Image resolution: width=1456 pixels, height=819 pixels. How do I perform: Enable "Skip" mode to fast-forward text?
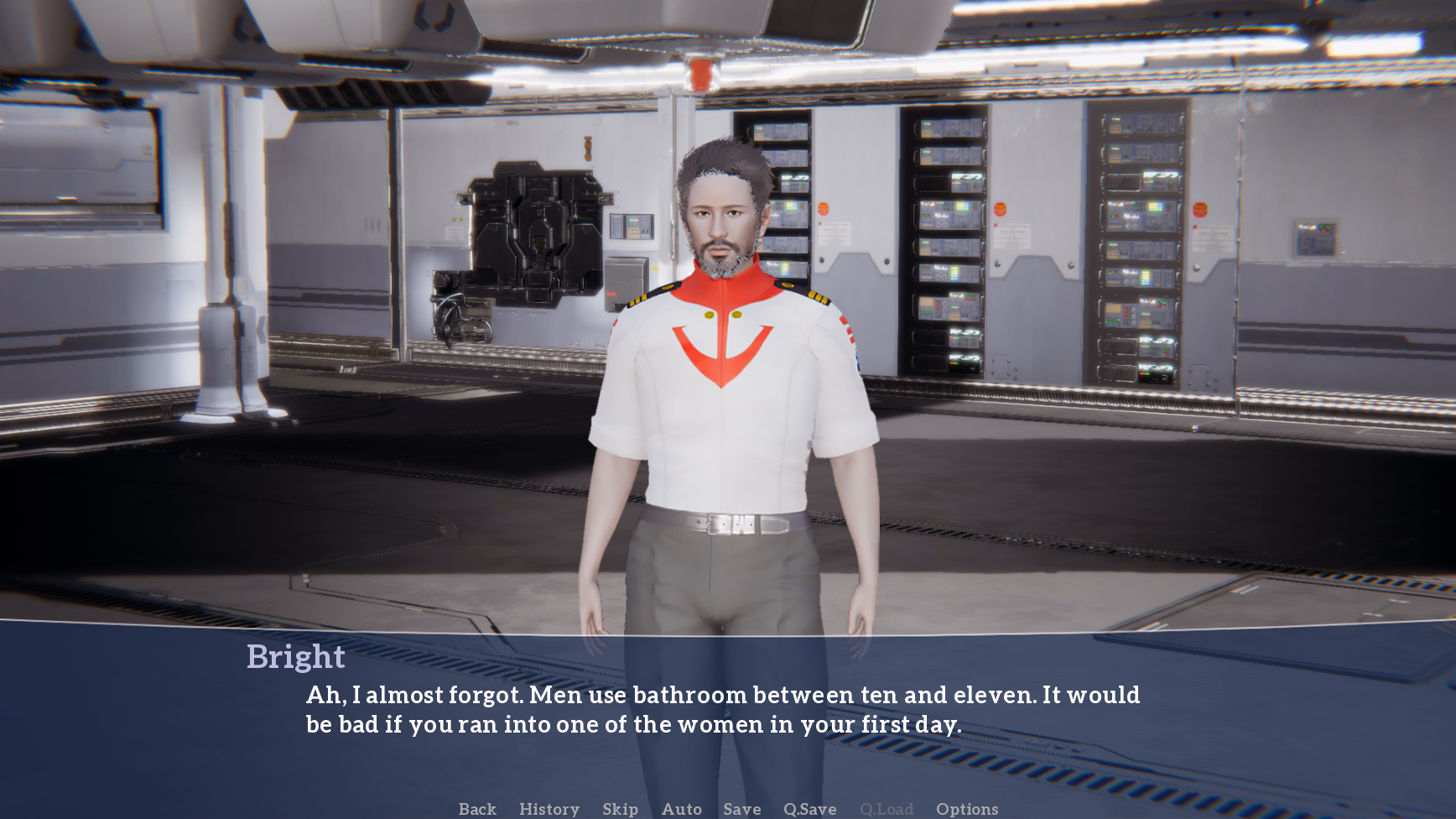pos(619,809)
